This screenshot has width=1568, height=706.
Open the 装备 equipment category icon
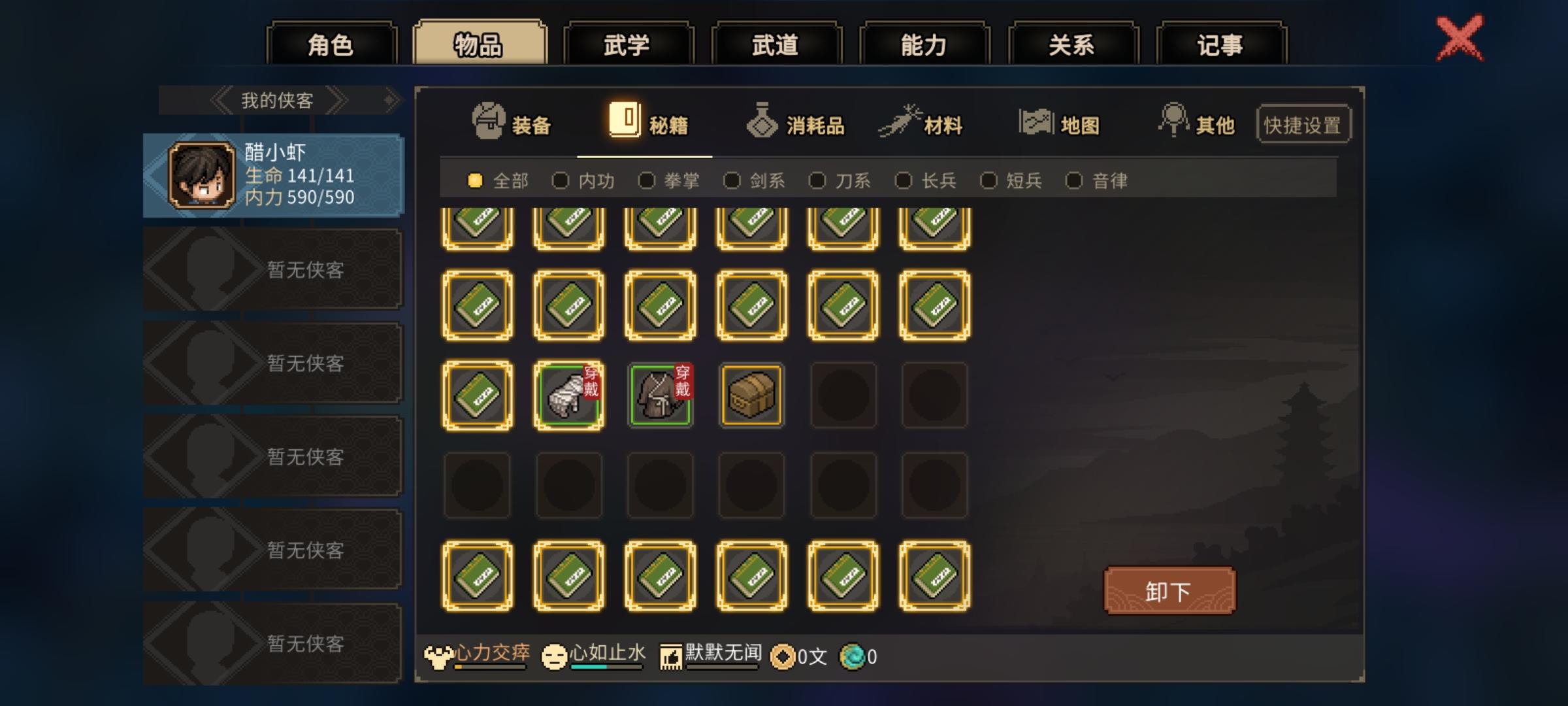pyautogui.click(x=490, y=121)
